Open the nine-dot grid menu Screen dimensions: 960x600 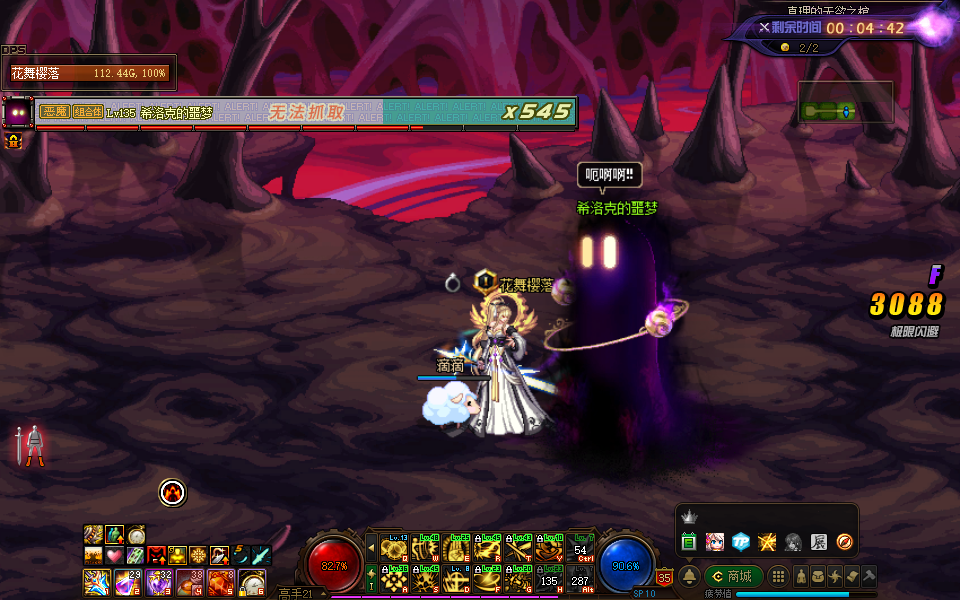[777, 577]
